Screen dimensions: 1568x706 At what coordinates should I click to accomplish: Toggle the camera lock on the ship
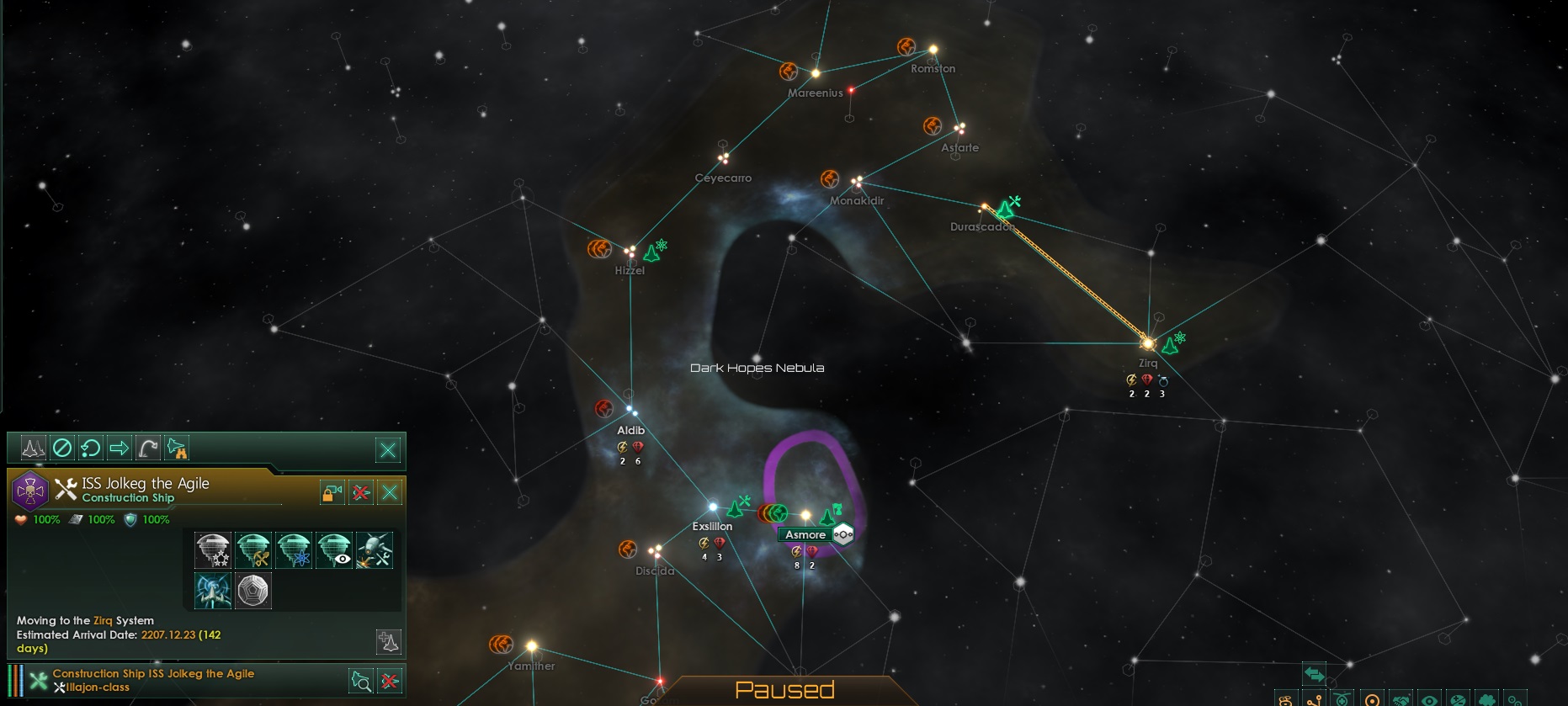coord(331,493)
